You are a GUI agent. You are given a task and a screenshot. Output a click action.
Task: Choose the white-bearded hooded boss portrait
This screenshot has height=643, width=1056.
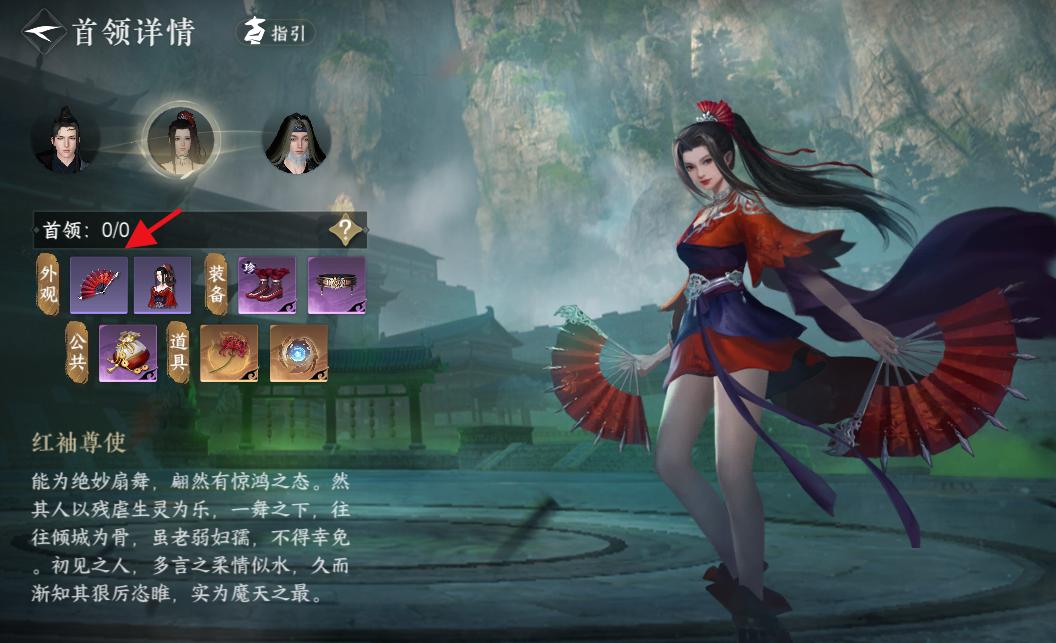tap(296, 142)
